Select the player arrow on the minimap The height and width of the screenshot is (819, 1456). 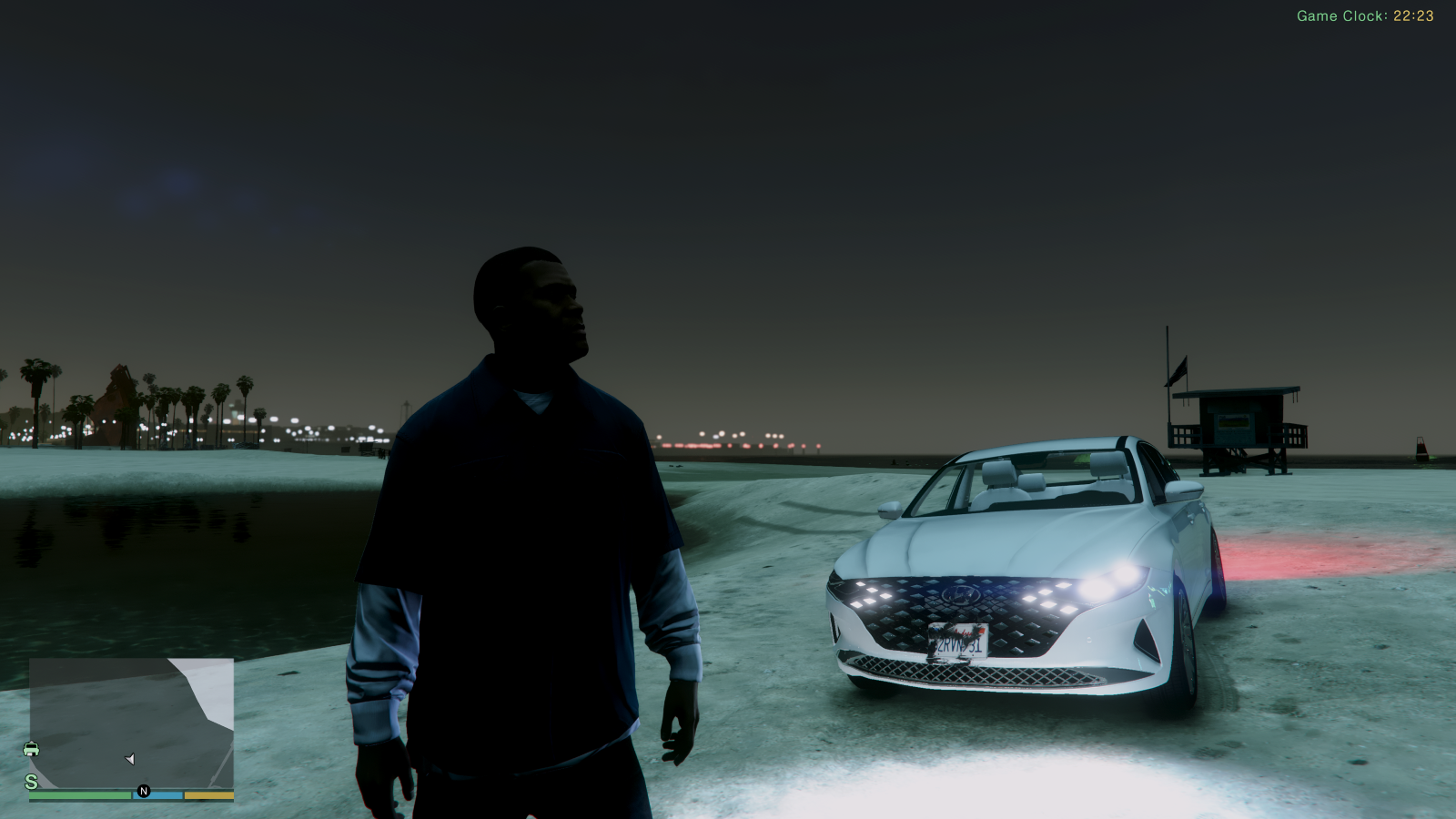point(130,759)
